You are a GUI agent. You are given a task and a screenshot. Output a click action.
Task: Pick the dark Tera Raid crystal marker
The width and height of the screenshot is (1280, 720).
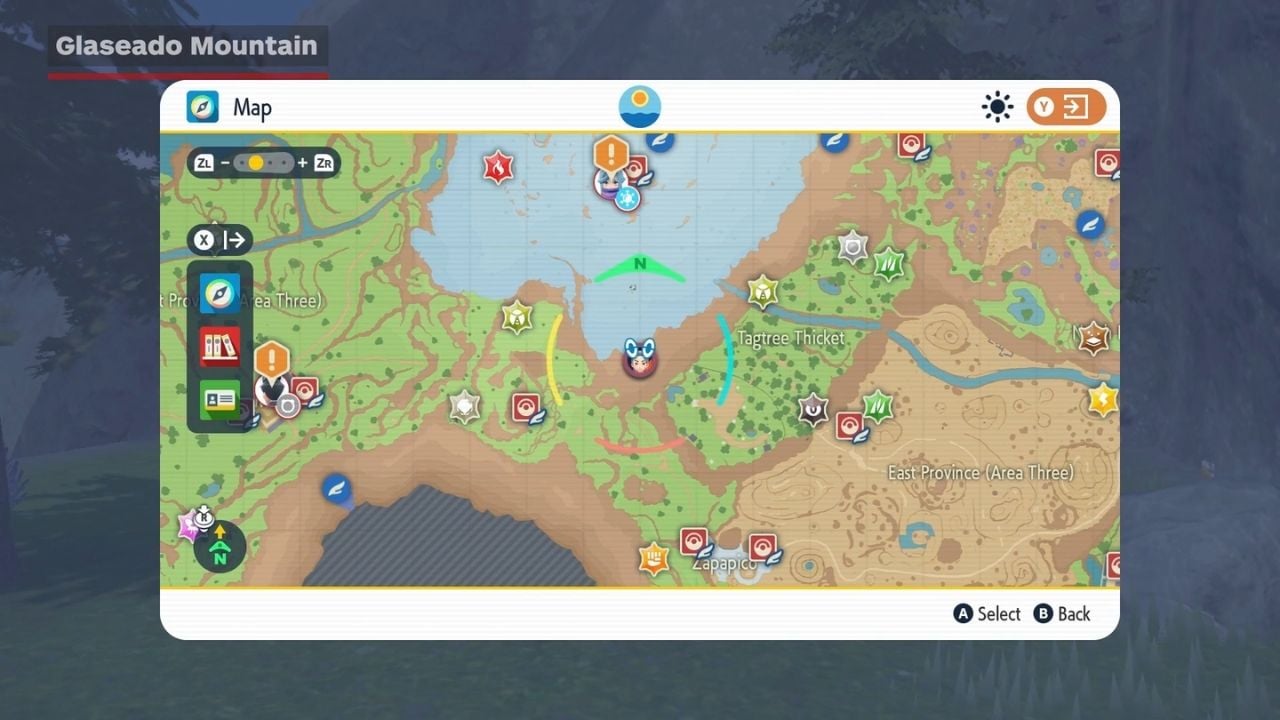pos(814,409)
